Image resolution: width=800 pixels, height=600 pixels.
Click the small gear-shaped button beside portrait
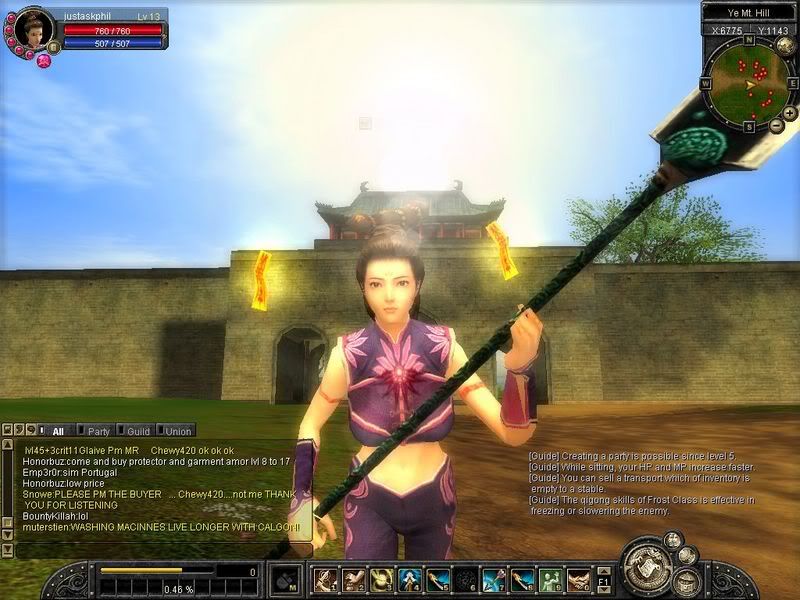pos(52,47)
